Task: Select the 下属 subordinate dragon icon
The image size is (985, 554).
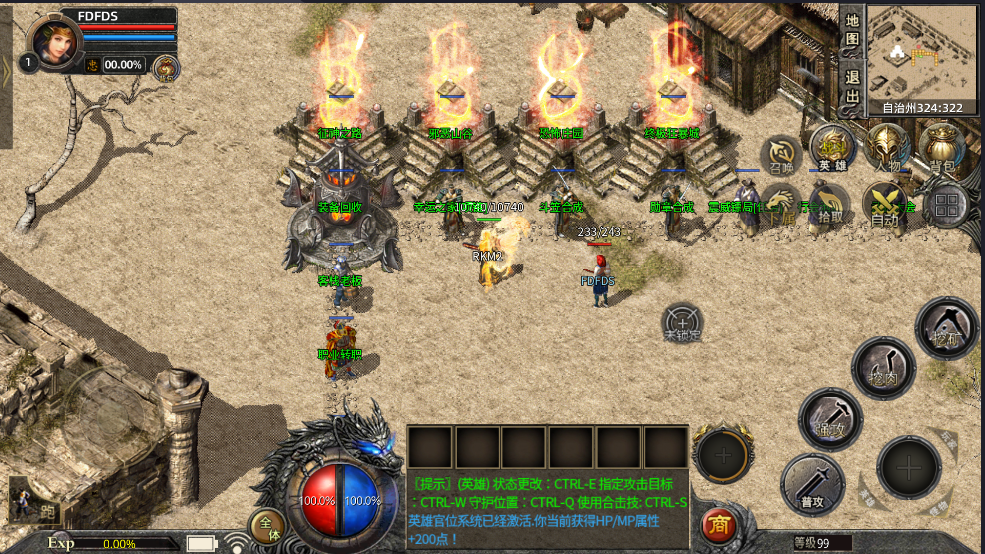Action: pos(780,203)
